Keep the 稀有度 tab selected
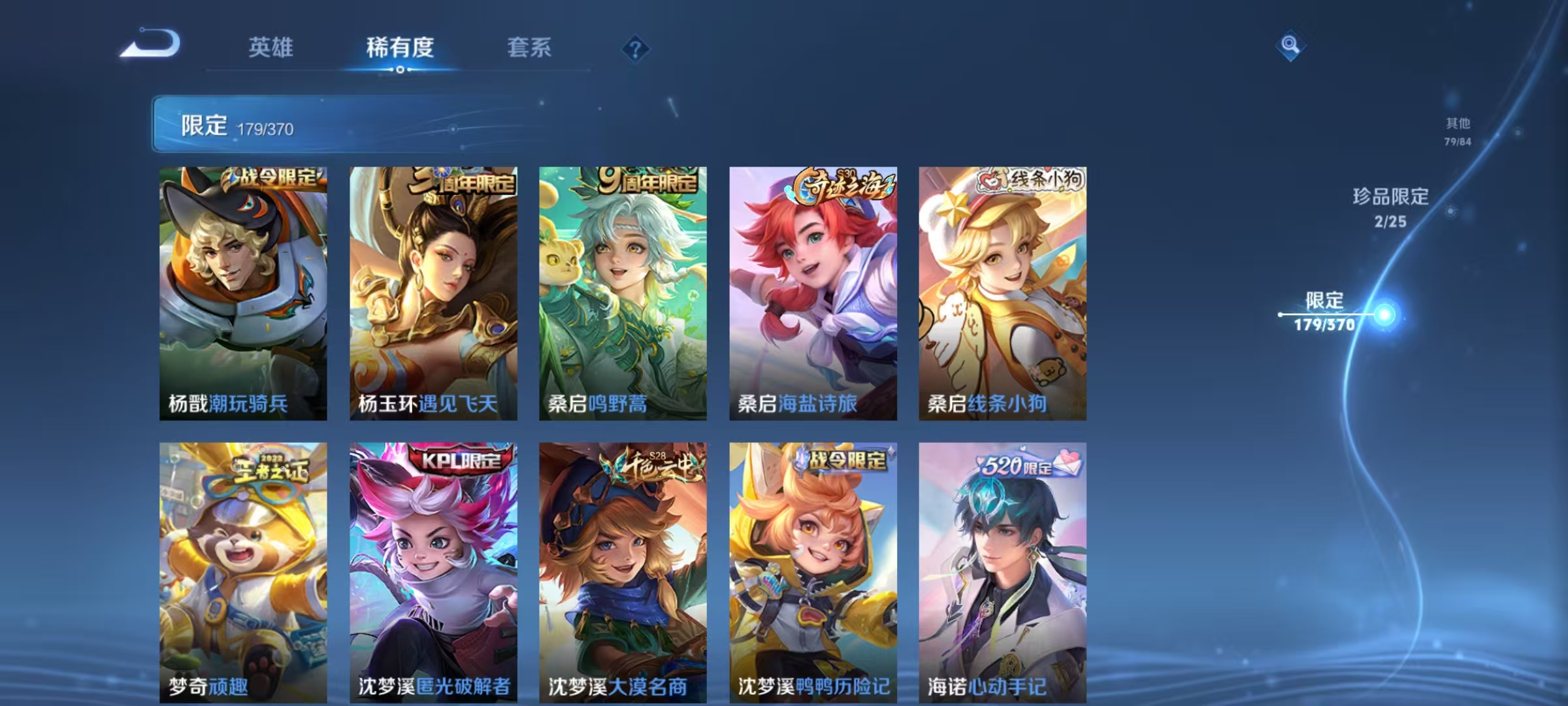Viewport: 1568px width, 706px height. (x=400, y=48)
